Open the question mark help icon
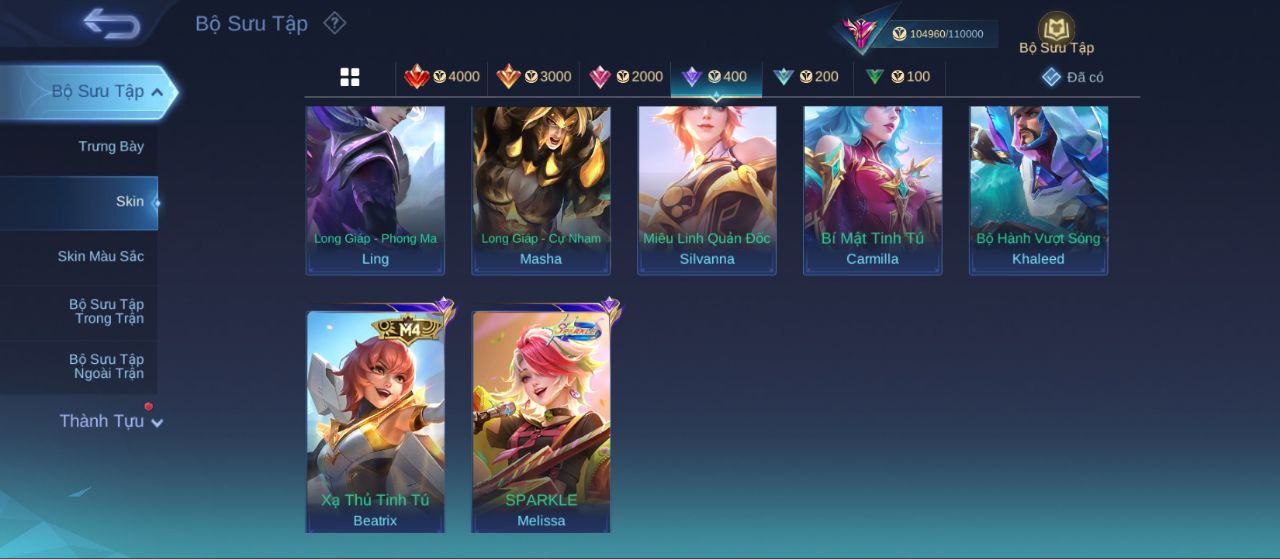The height and width of the screenshot is (559, 1280). coord(335,23)
